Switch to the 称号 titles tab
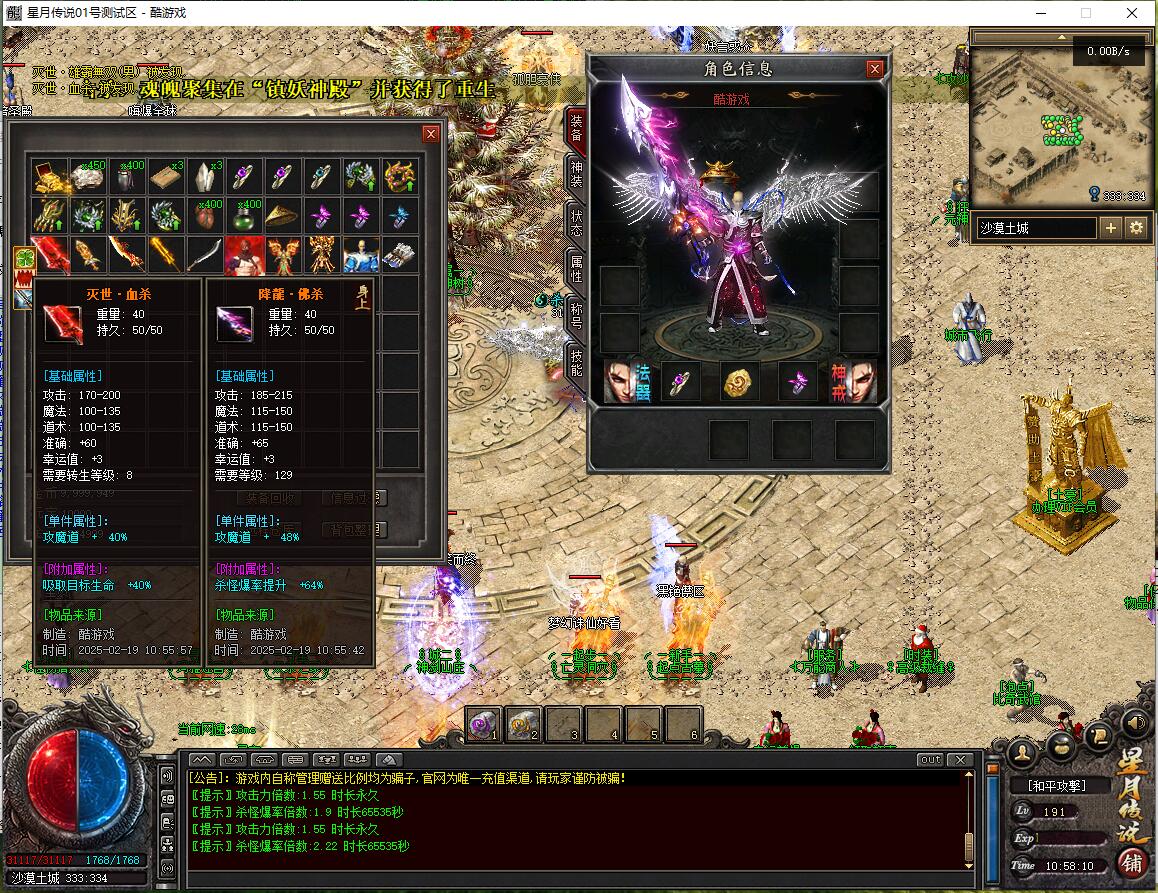Screen dimensions: 1158x893 576,315
